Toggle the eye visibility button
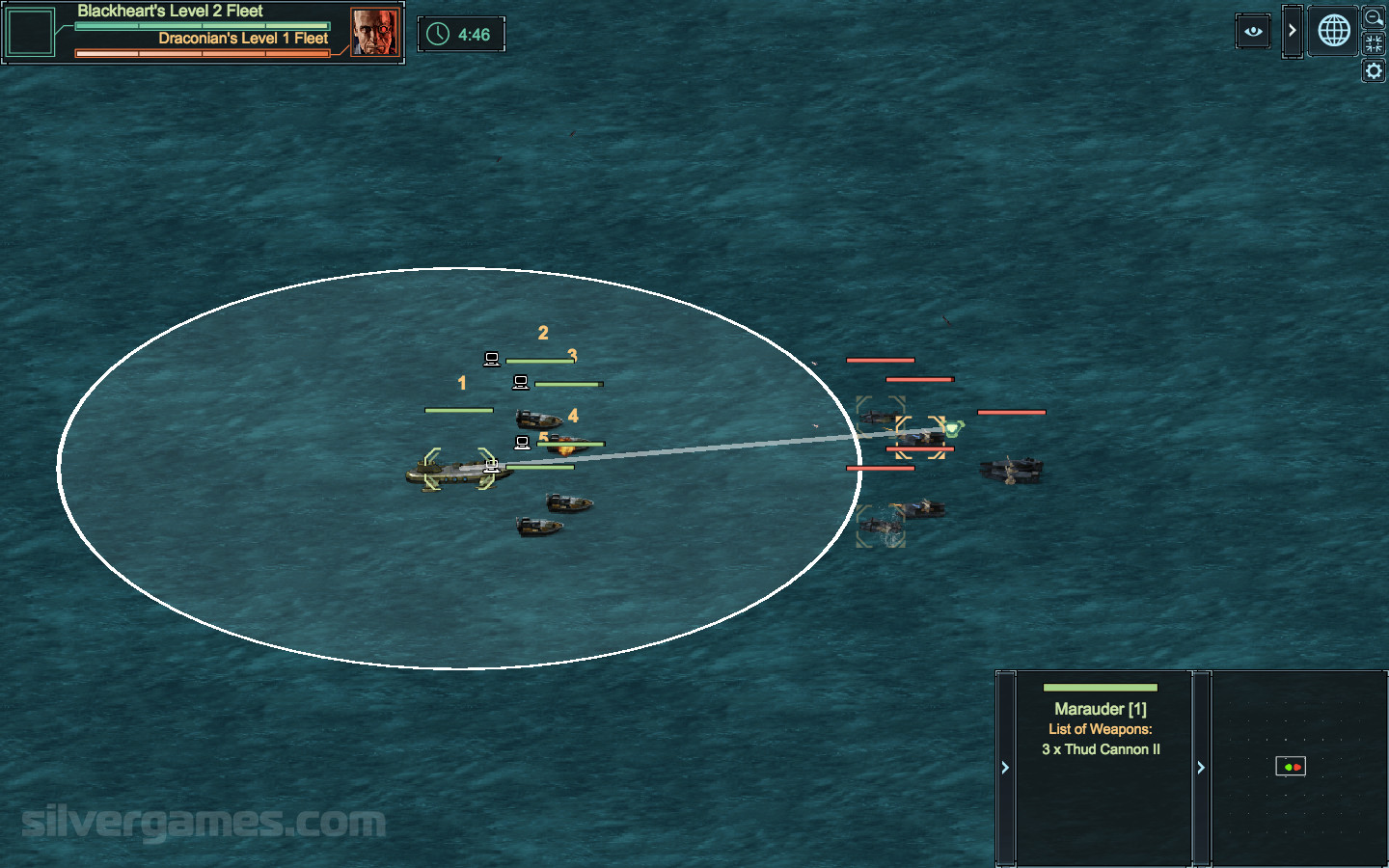This screenshot has width=1389, height=868. click(1253, 31)
